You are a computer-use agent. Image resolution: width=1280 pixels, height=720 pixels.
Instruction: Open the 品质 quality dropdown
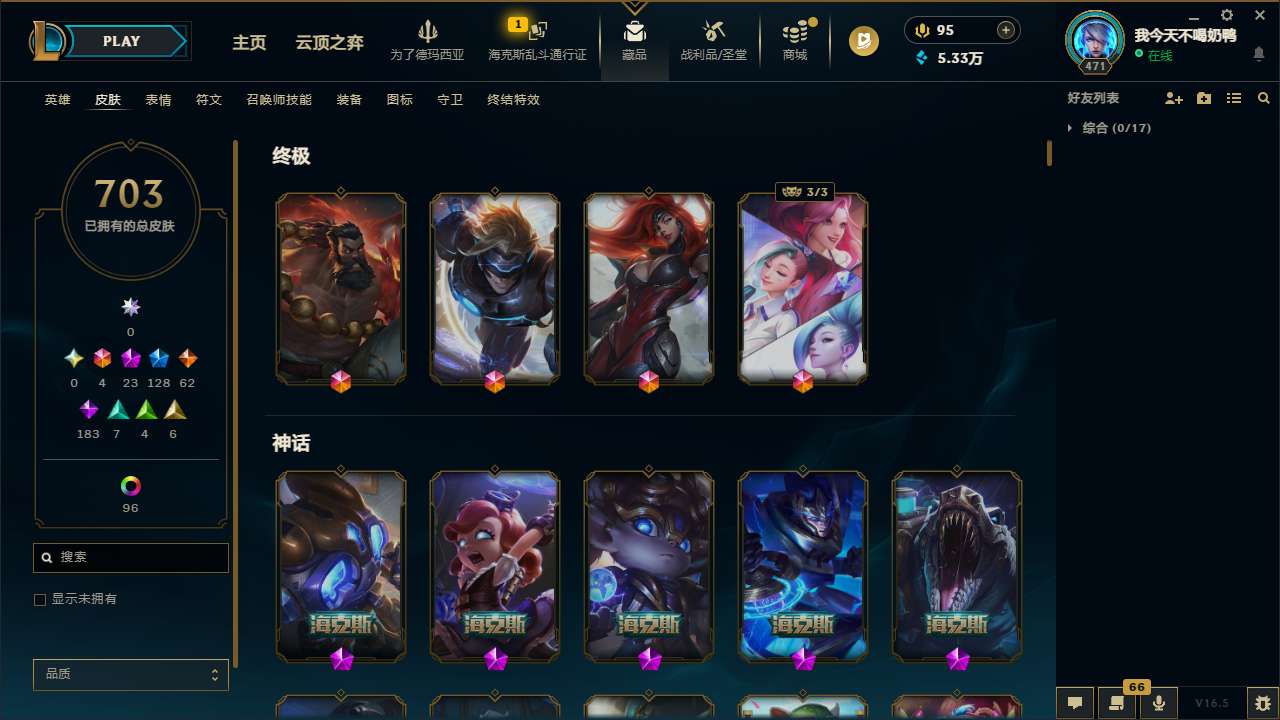click(130, 674)
